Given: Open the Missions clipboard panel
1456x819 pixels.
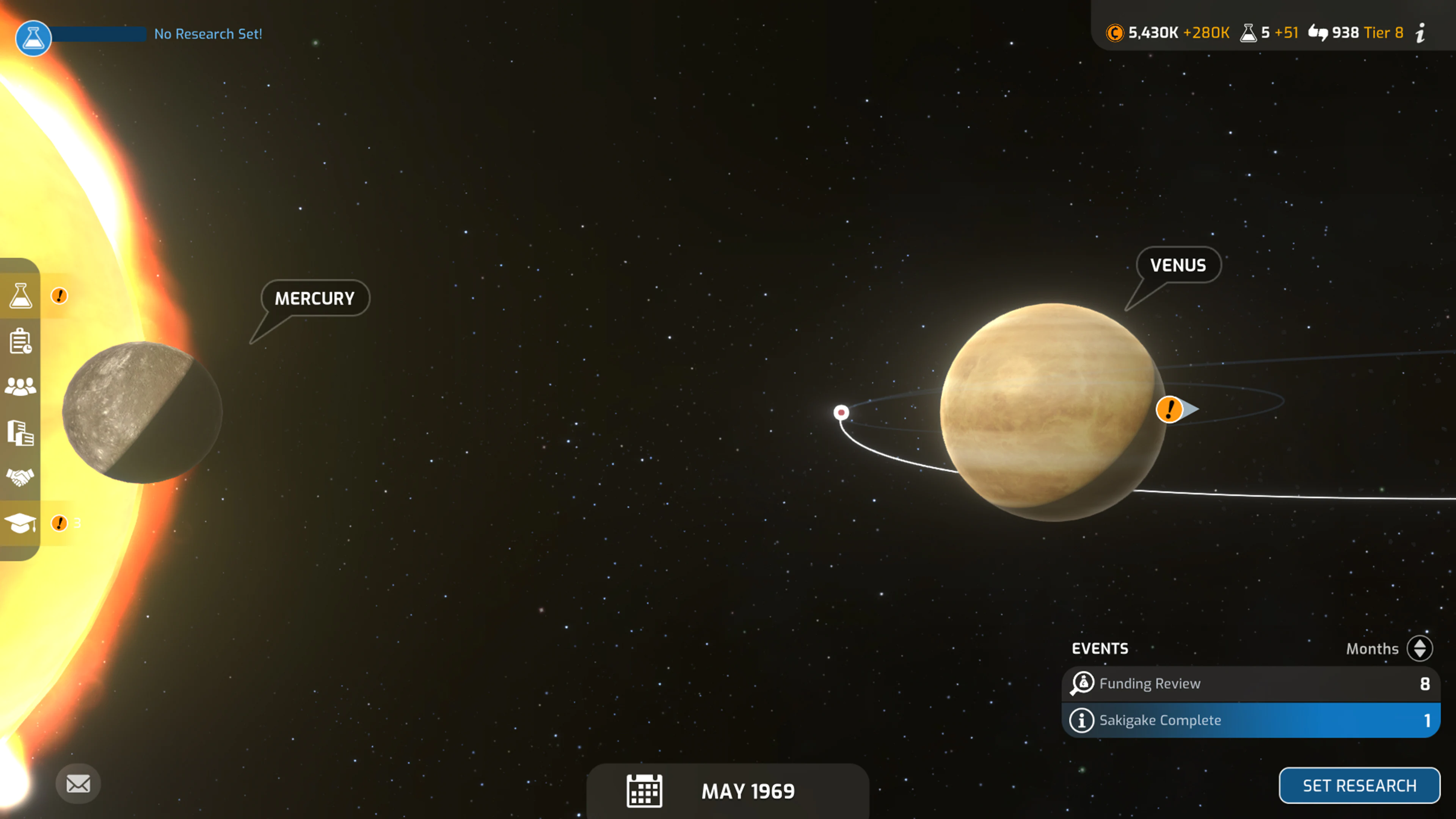Looking at the screenshot, I should tap(21, 340).
